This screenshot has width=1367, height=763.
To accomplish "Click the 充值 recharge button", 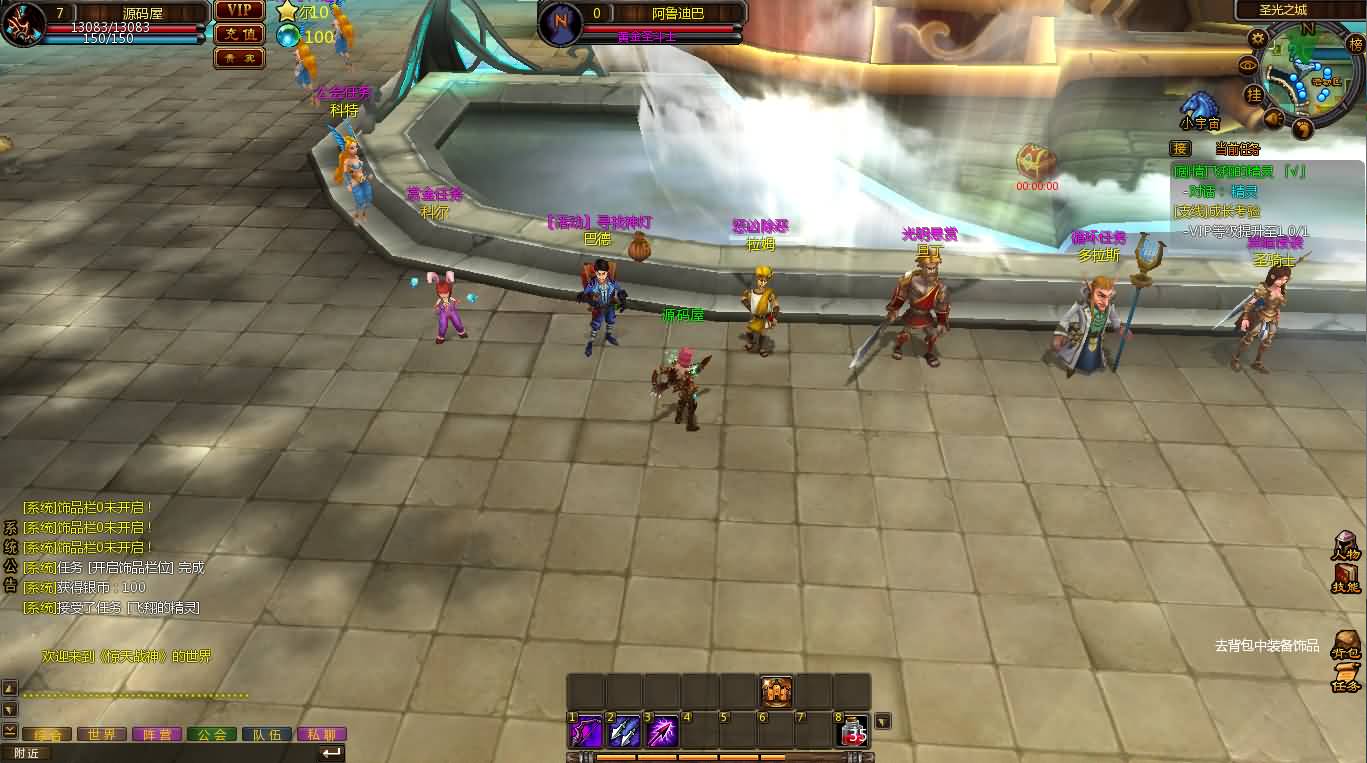I will pyautogui.click(x=239, y=34).
